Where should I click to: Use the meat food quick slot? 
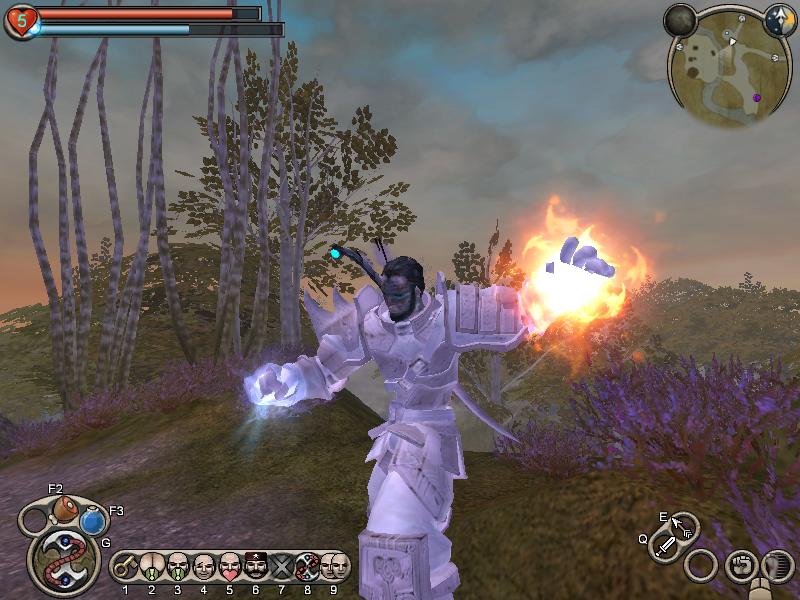click(65, 507)
